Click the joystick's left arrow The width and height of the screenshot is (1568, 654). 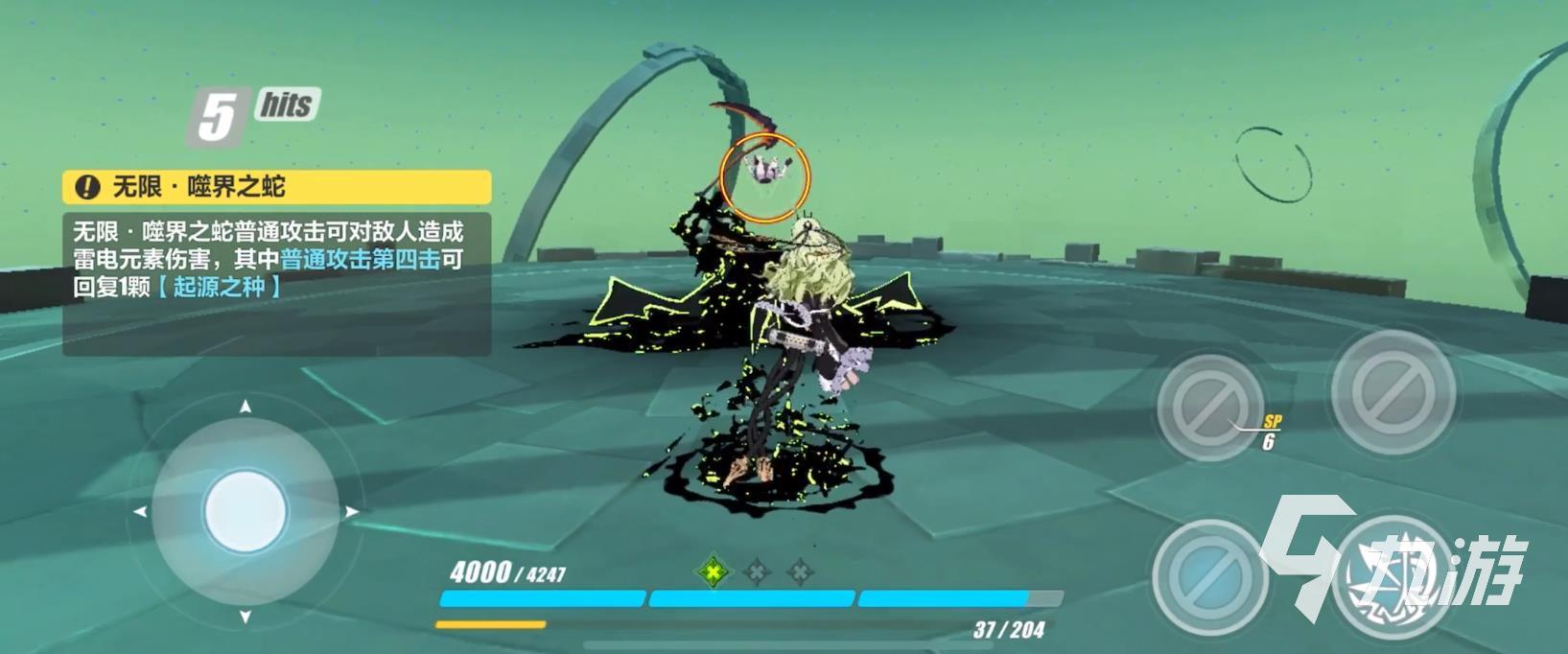[x=140, y=512]
